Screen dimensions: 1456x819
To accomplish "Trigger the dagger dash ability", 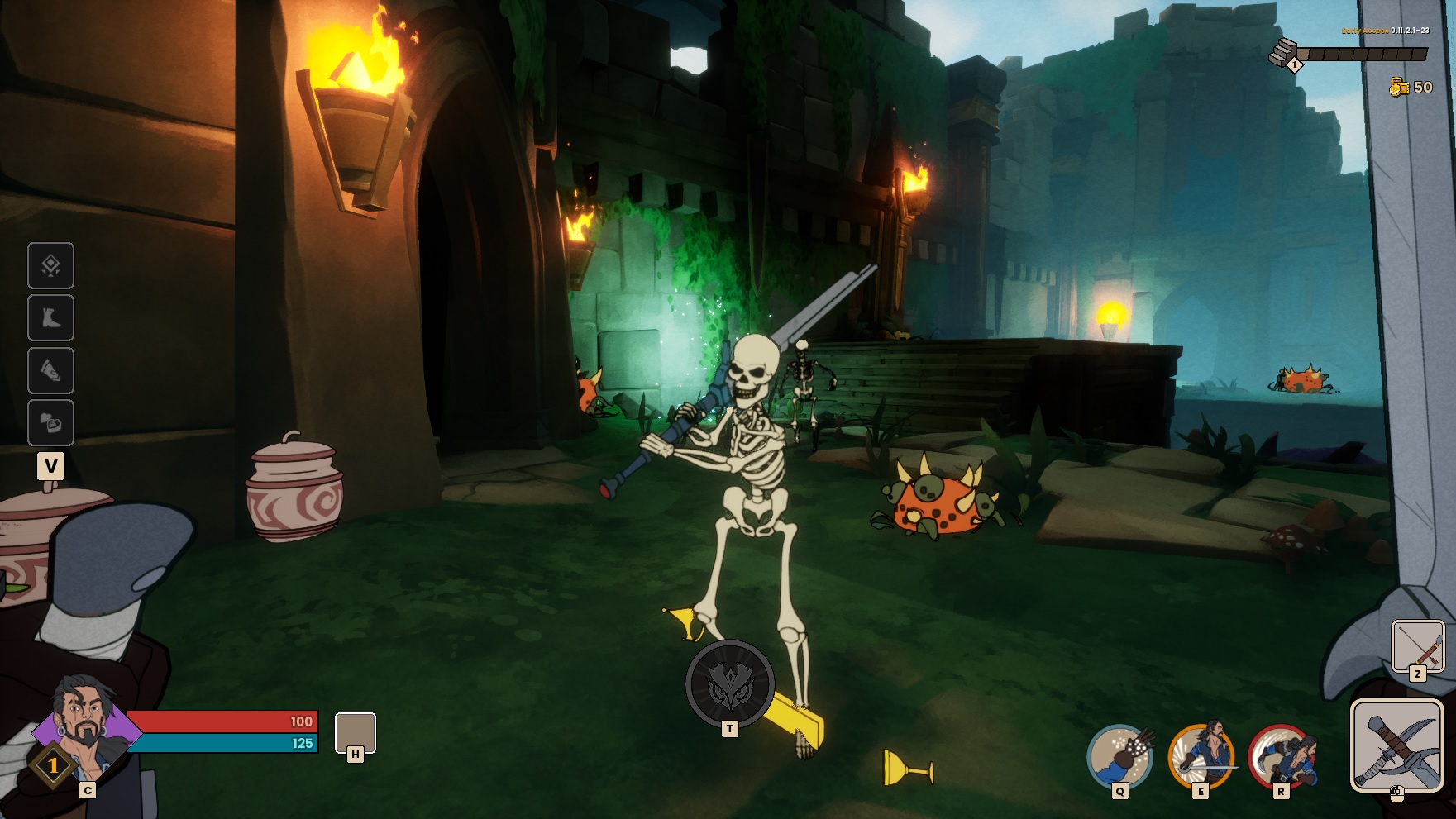I will 1281,756.
